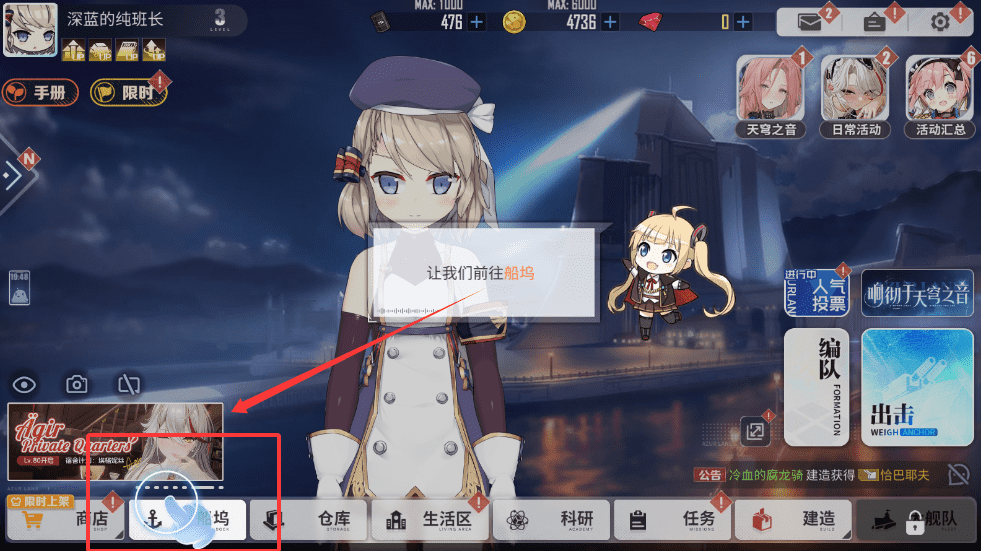The height and width of the screenshot is (551, 981).
Task: Open the mail envelope icon
Action: [x=809, y=23]
